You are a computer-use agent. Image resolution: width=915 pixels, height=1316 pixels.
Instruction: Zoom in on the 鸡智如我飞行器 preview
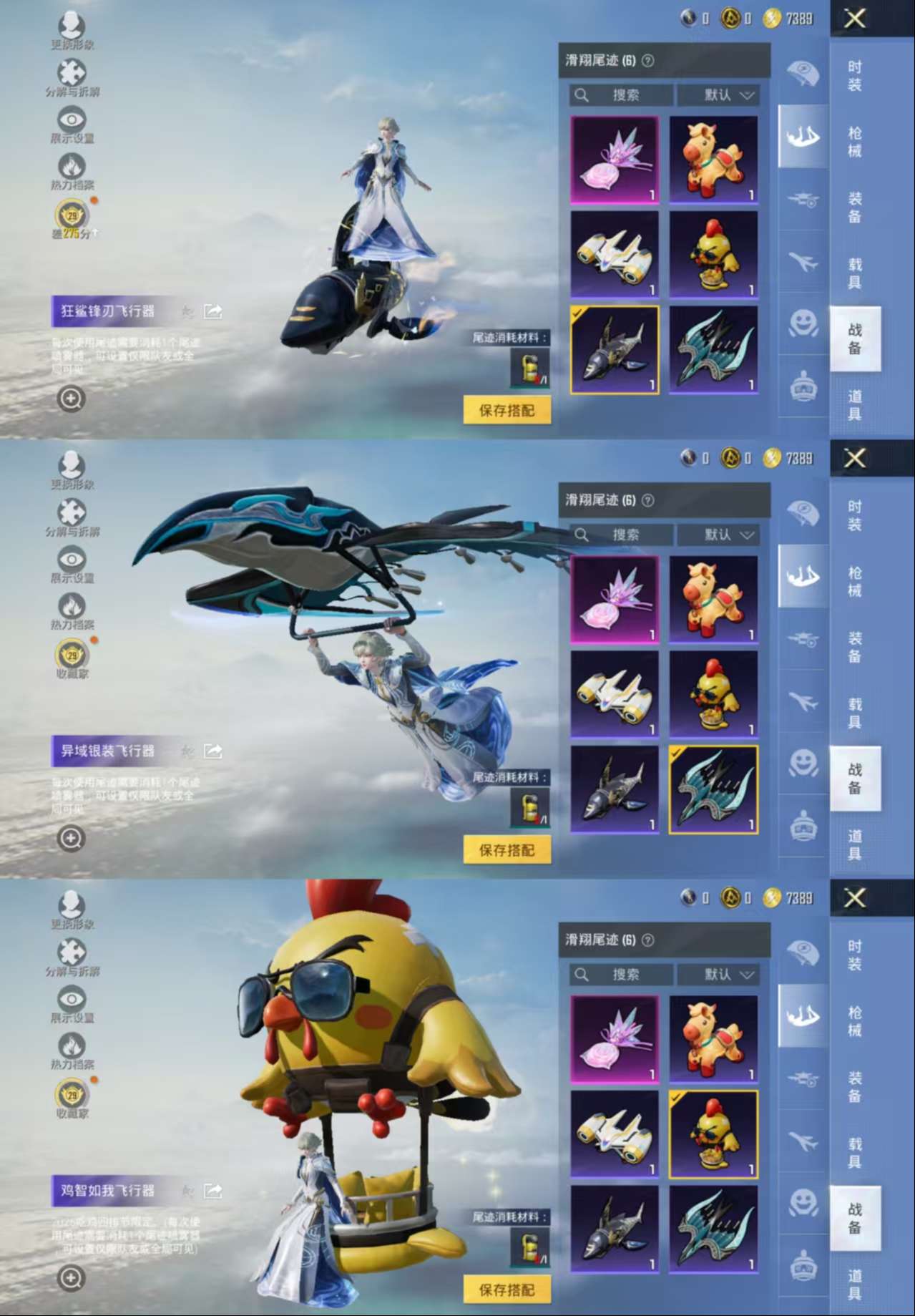[x=71, y=1277]
